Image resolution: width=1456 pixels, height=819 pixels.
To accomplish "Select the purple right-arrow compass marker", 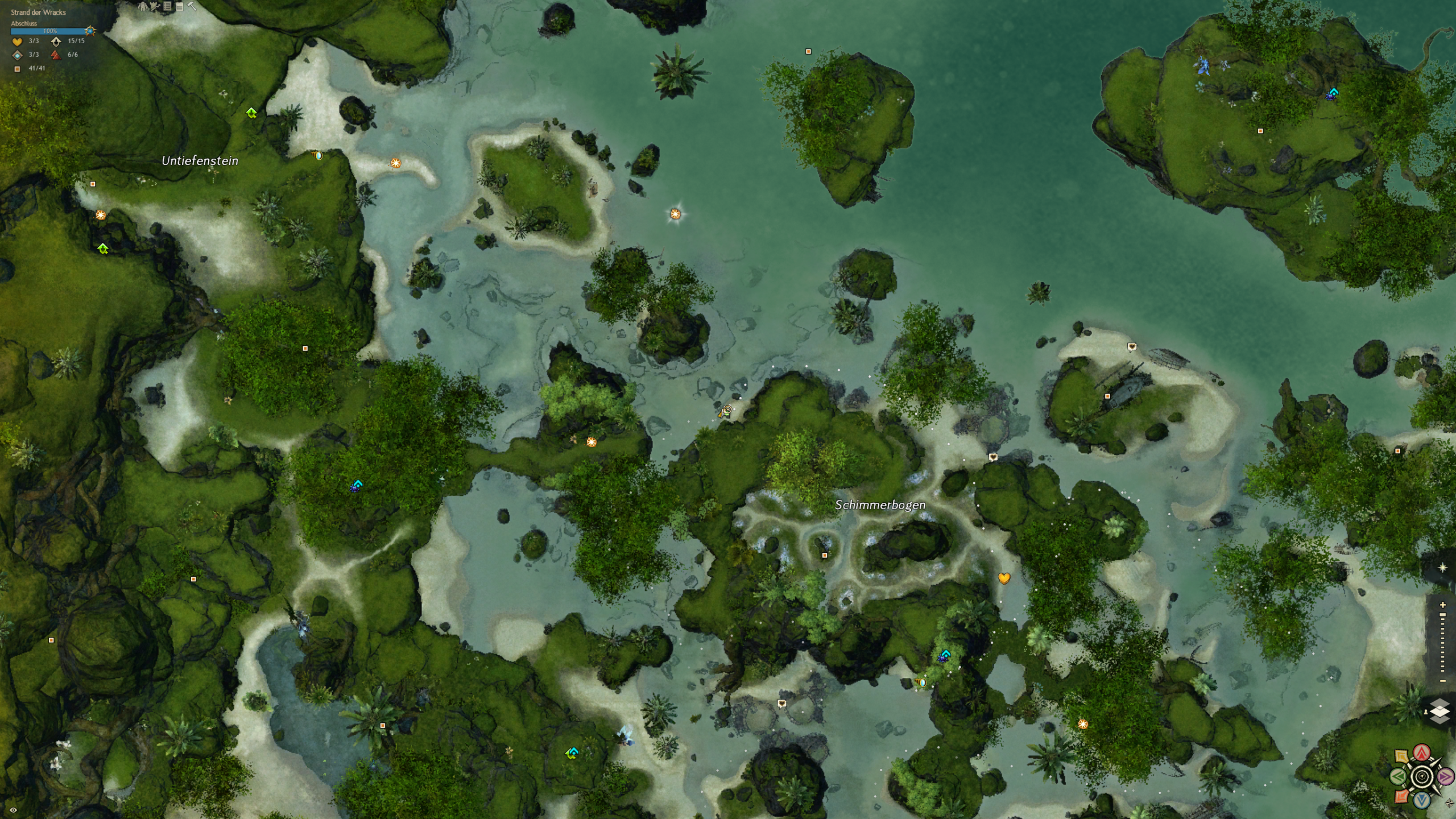I will tap(1445, 776).
